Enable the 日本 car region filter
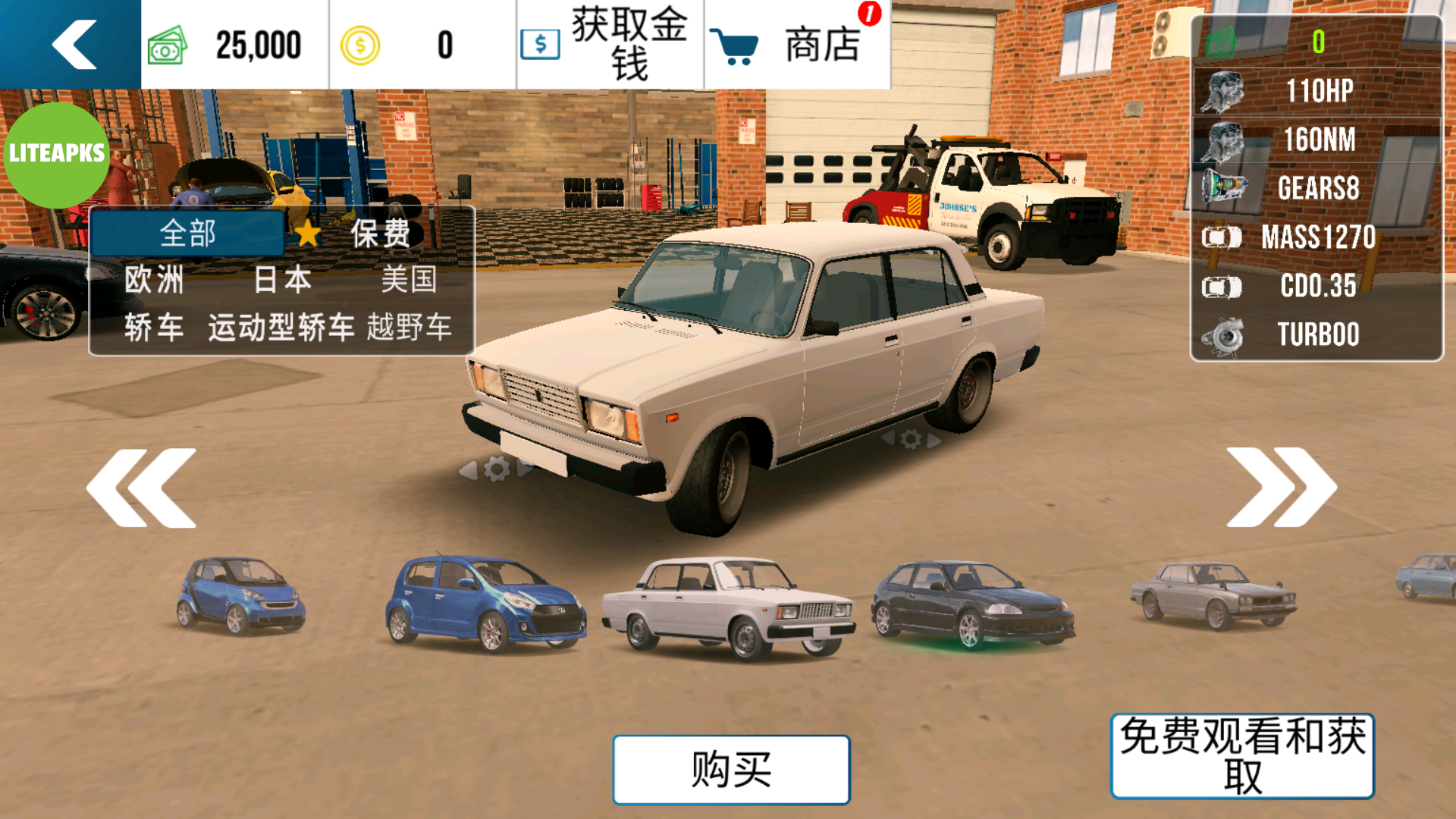 (x=283, y=279)
